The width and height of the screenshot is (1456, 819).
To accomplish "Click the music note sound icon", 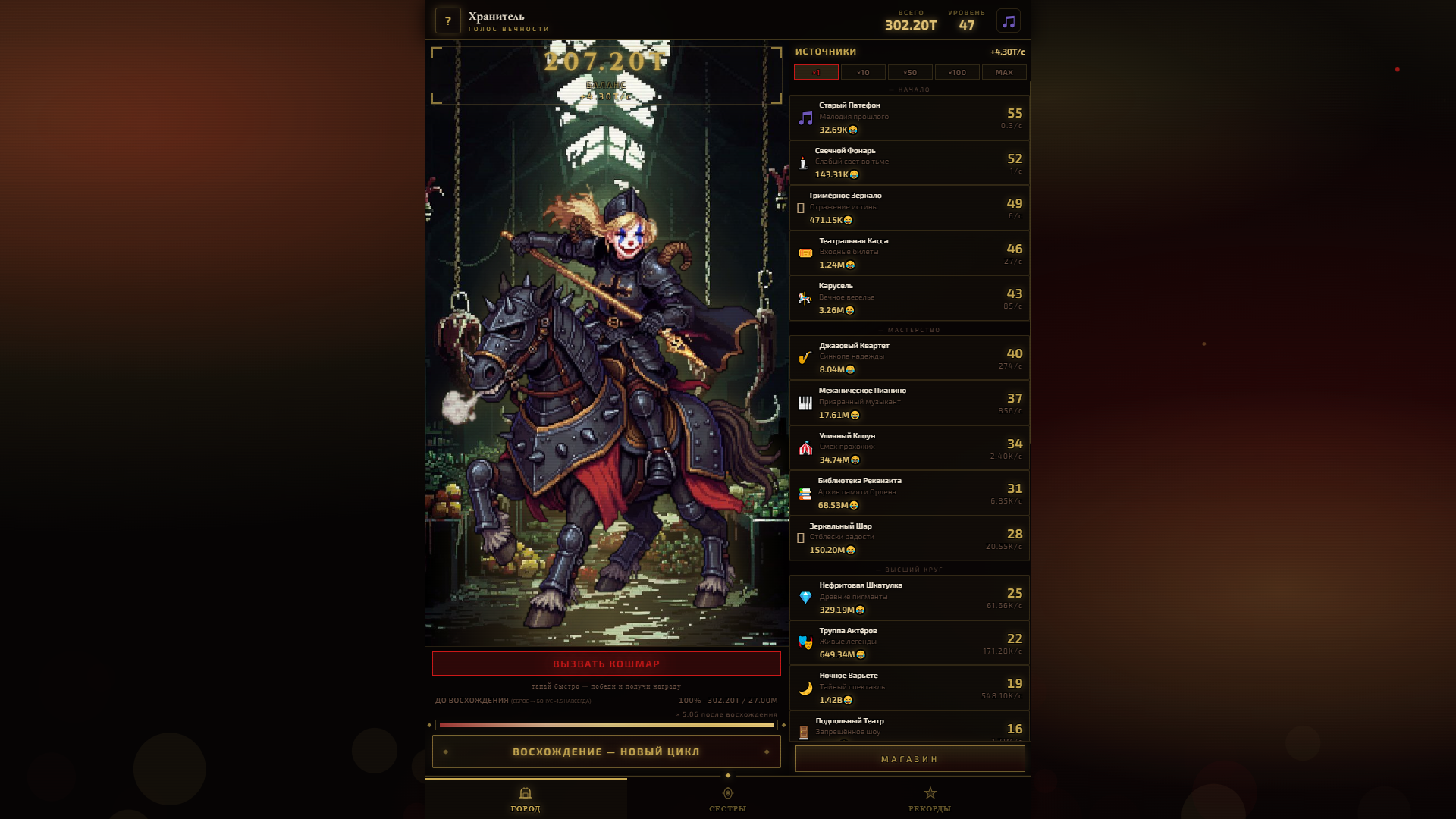I will [x=1009, y=20].
